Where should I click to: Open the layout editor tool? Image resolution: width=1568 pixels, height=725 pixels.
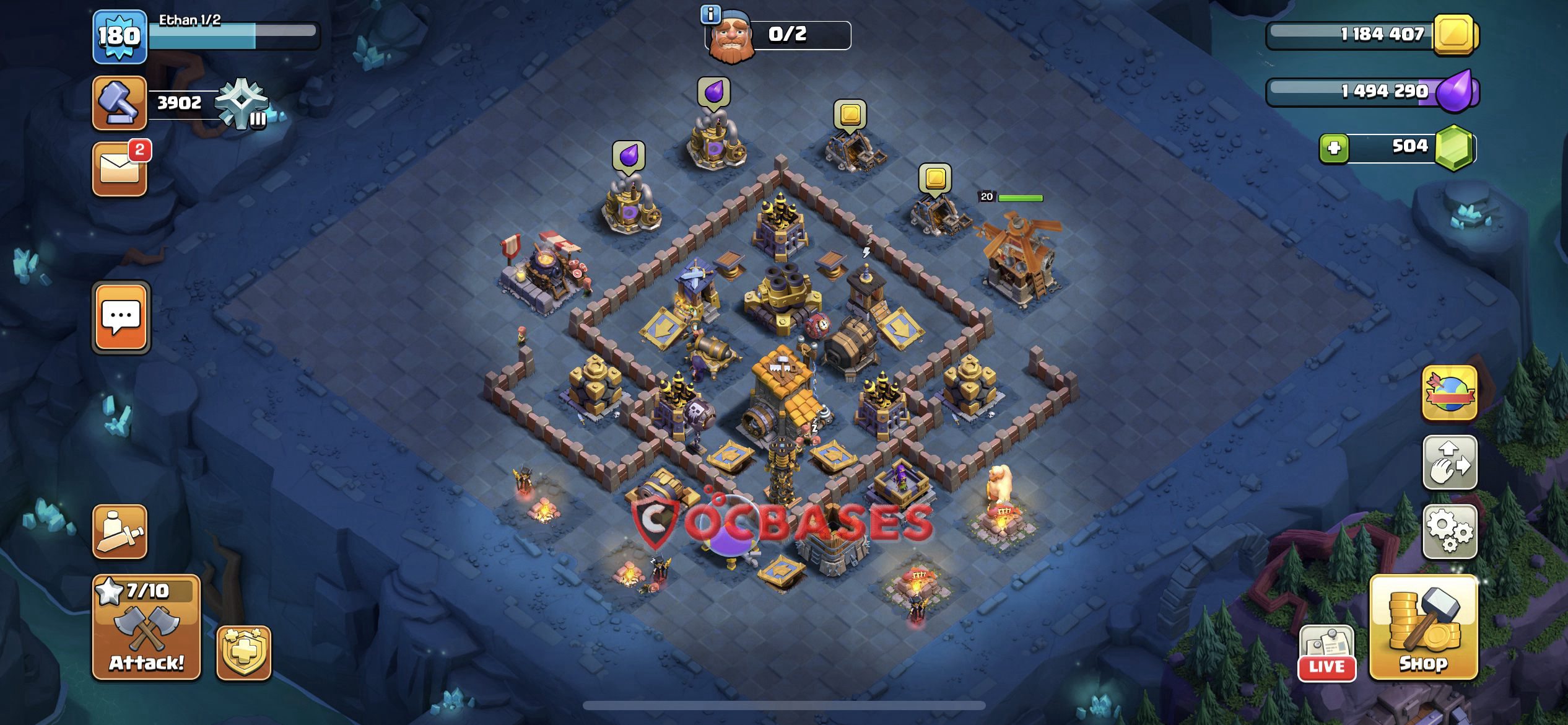point(1449,464)
